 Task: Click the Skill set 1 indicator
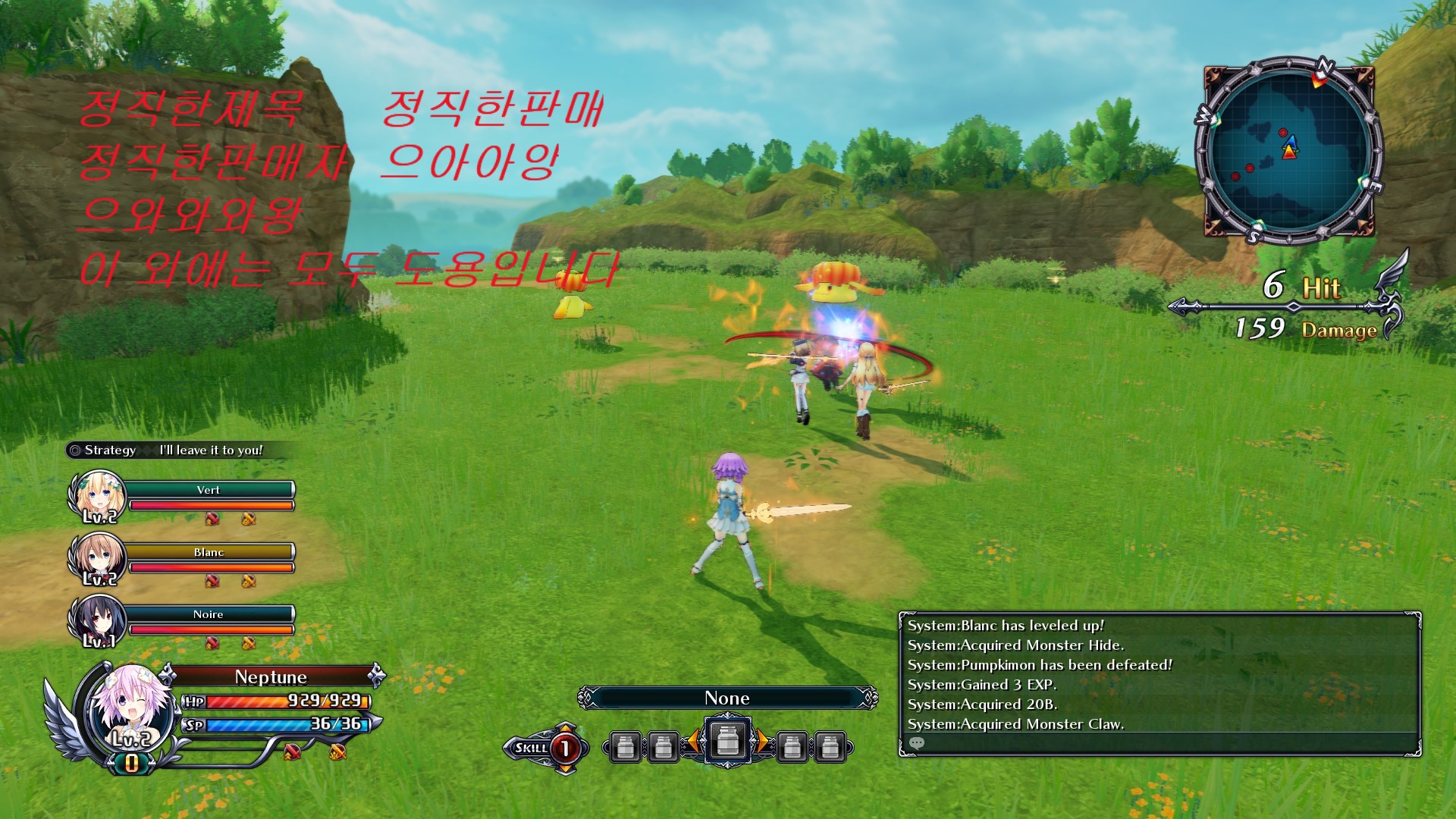point(564,748)
